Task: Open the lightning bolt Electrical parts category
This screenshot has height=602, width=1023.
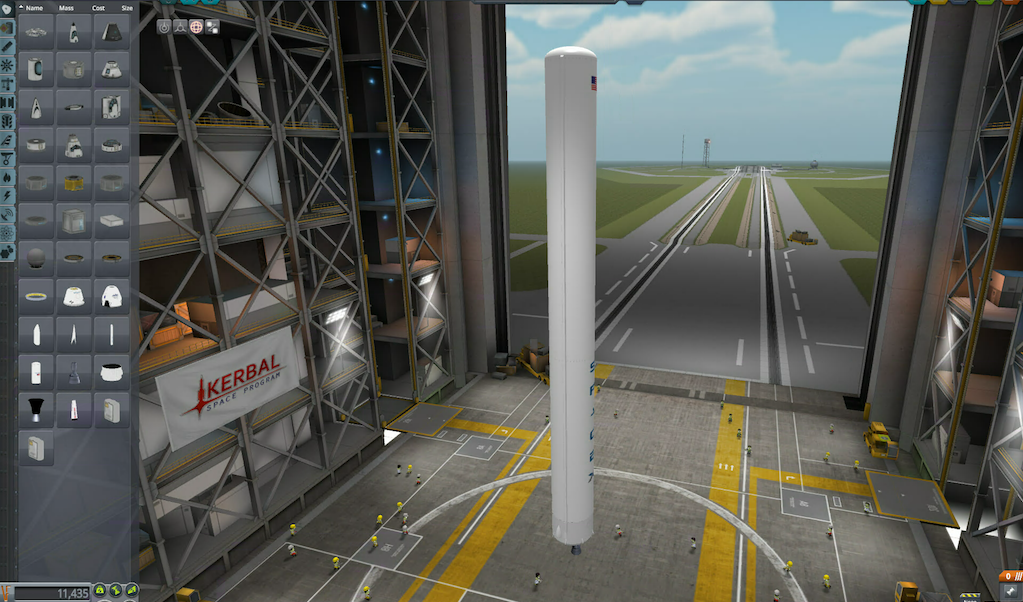Action: click(7, 196)
